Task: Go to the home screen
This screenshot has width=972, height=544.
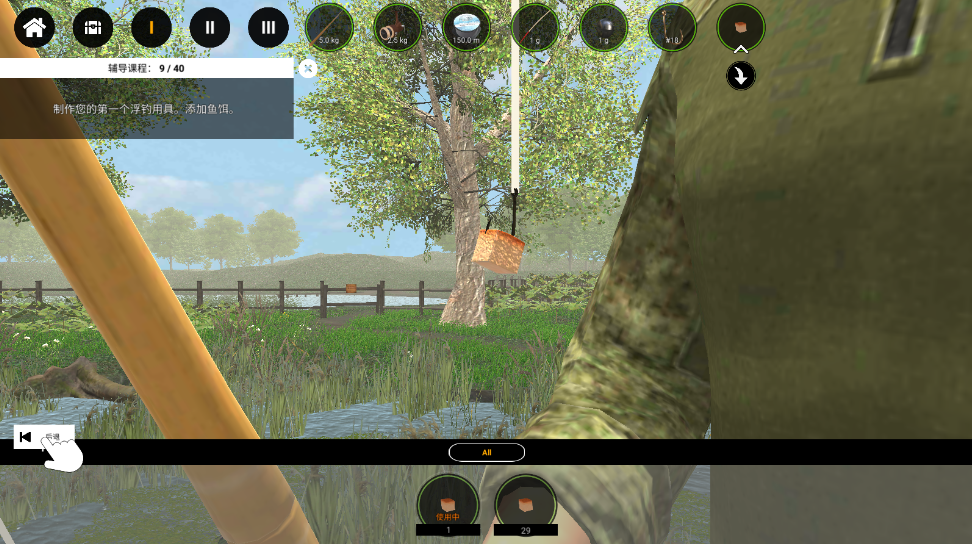Action: [x=34, y=27]
